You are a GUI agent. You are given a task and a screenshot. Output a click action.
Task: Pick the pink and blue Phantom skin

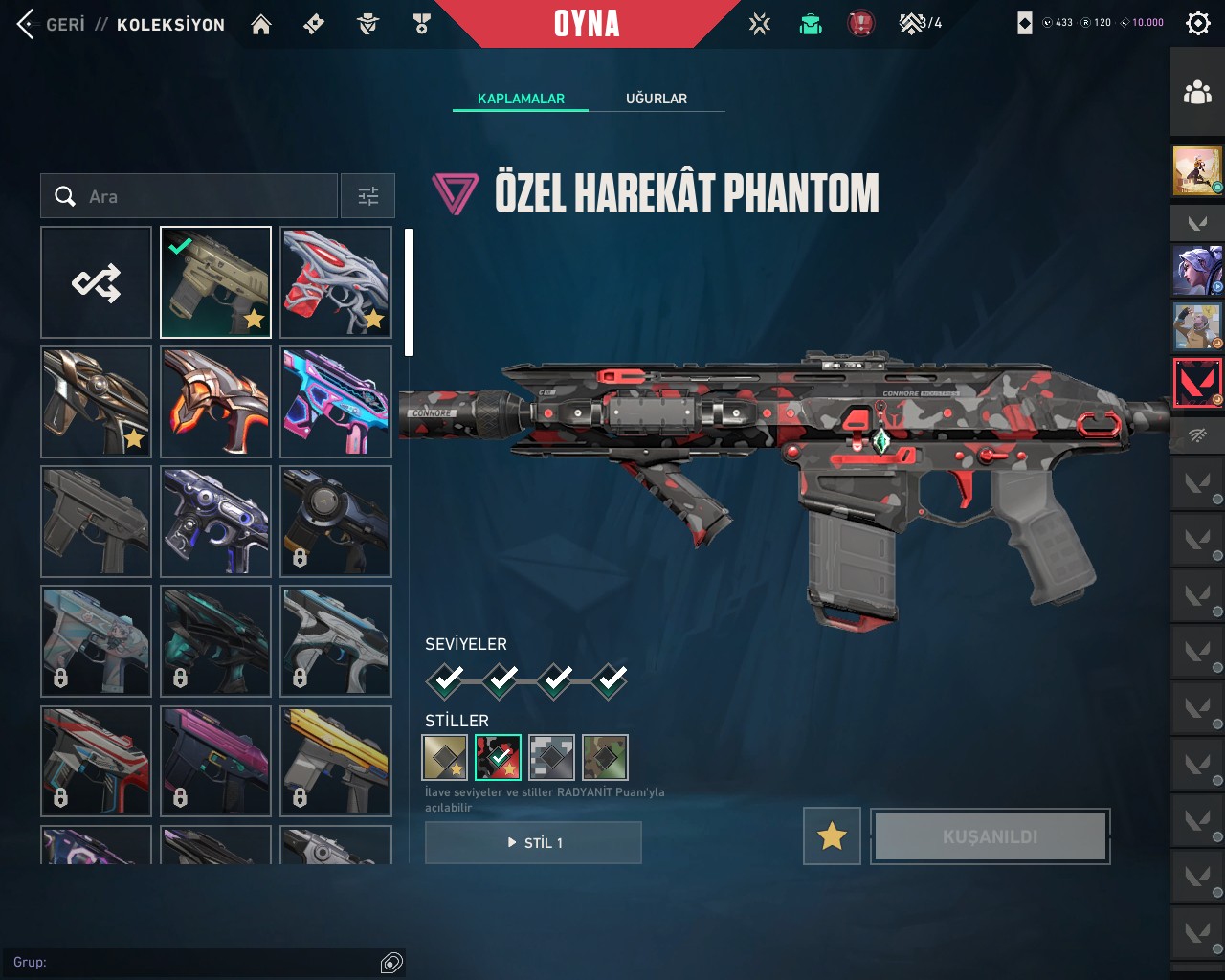click(336, 402)
